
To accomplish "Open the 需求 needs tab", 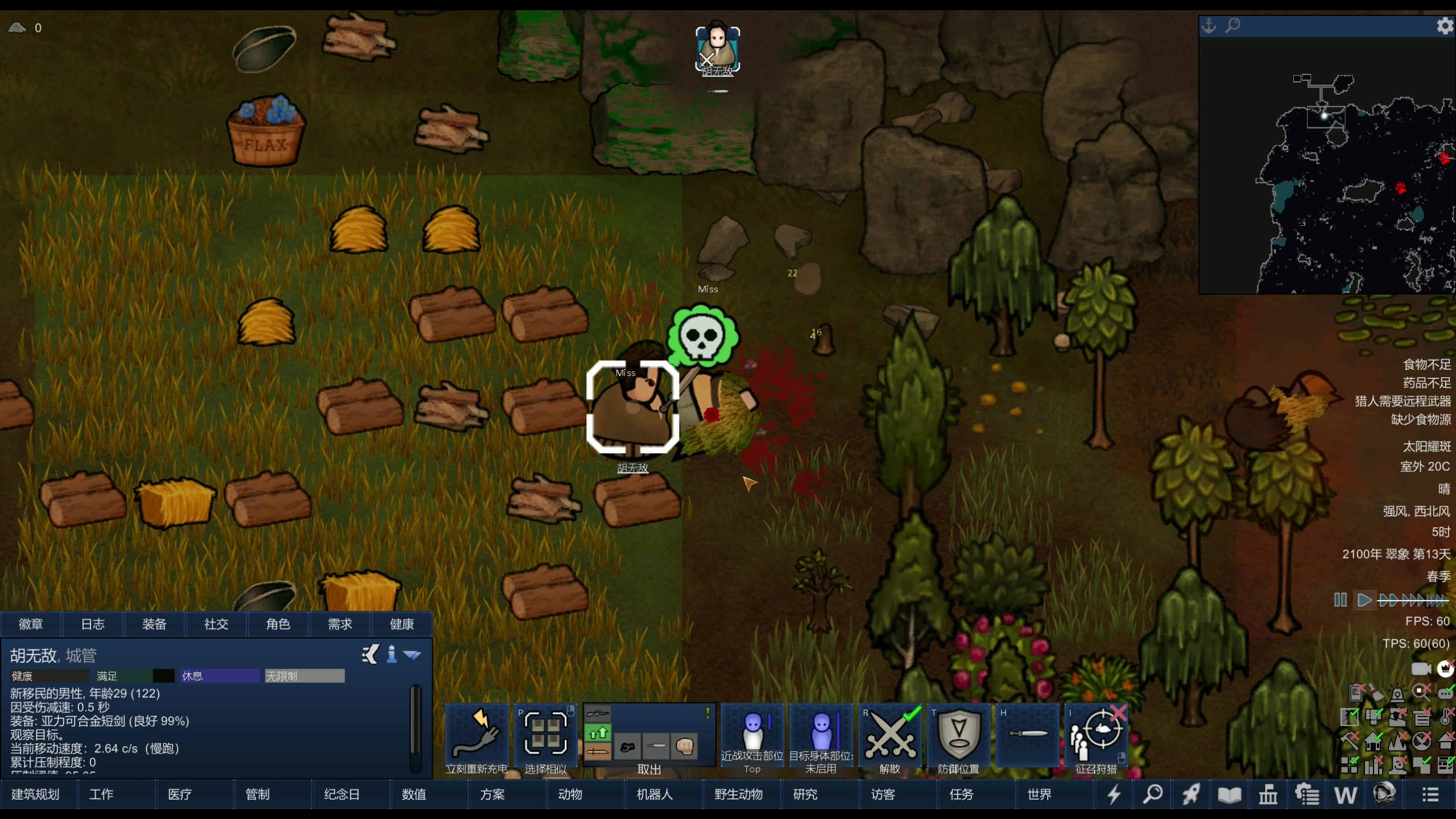I will pos(340,624).
